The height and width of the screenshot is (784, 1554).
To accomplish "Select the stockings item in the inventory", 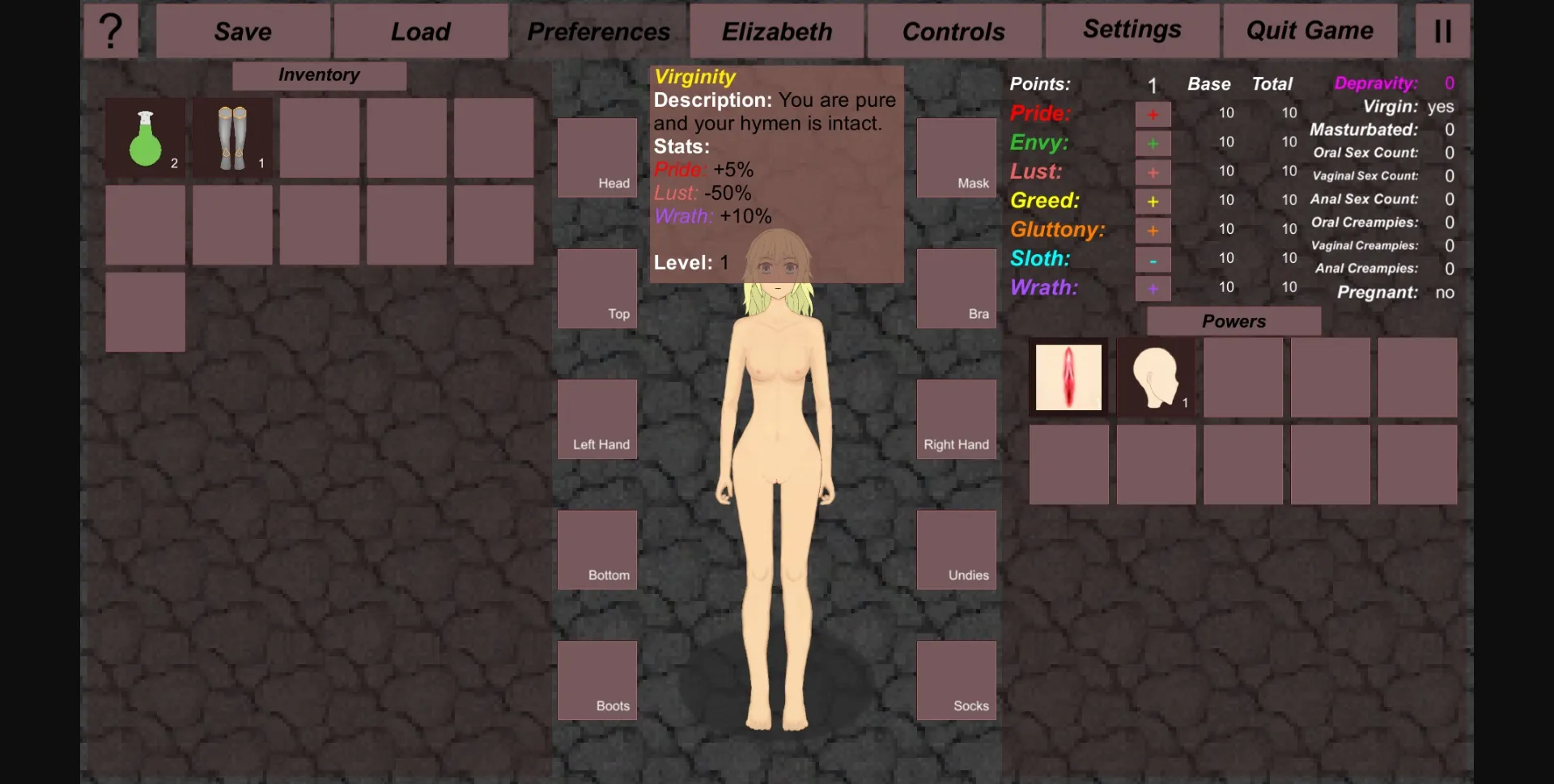I will pyautogui.click(x=232, y=138).
